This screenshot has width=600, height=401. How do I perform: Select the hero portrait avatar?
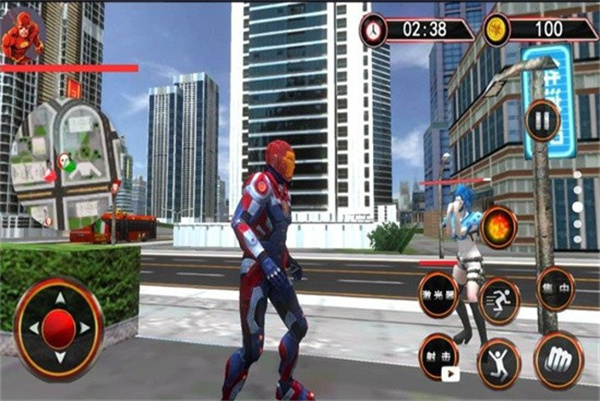click(x=21, y=37)
